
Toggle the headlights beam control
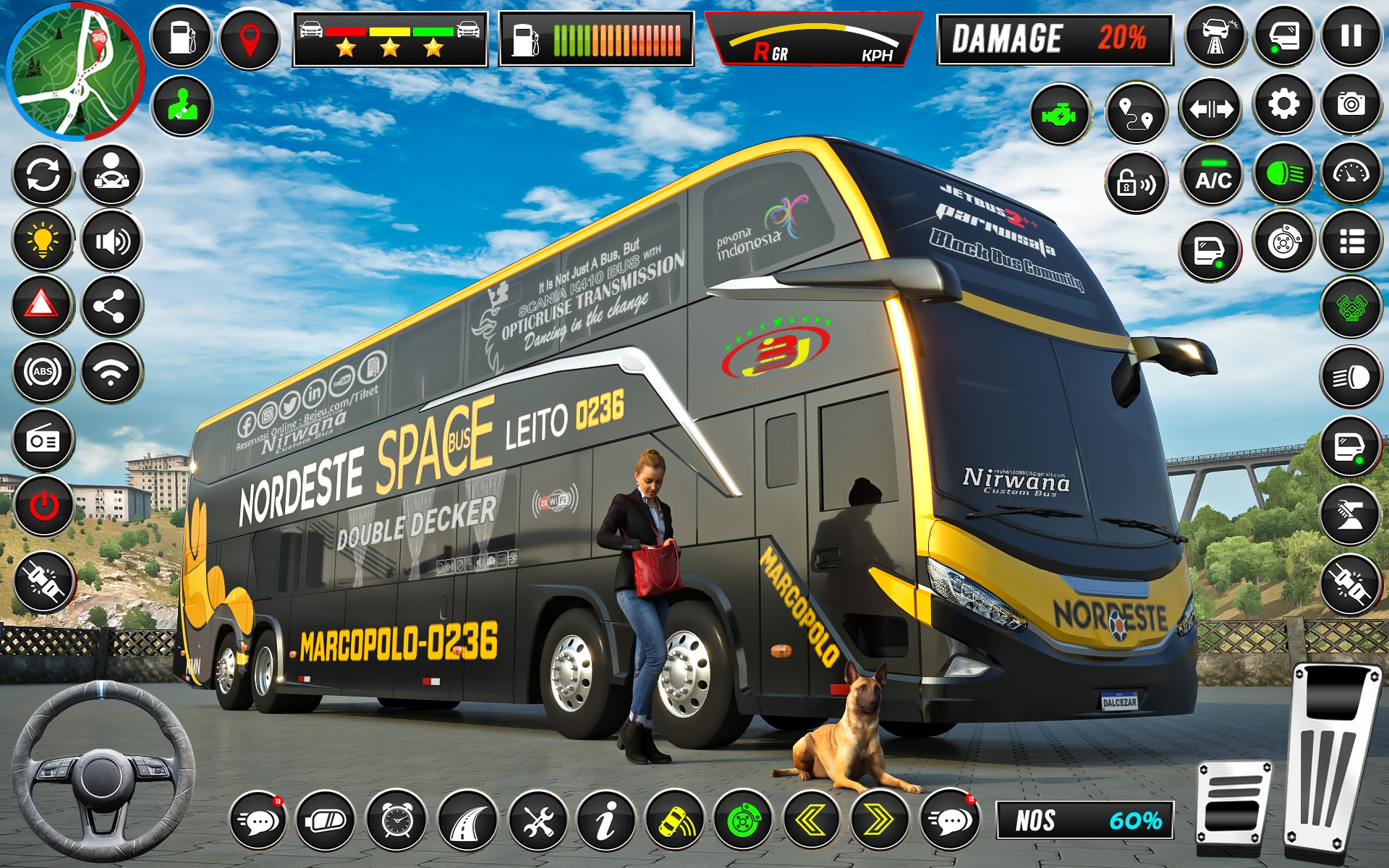click(1284, 176)
